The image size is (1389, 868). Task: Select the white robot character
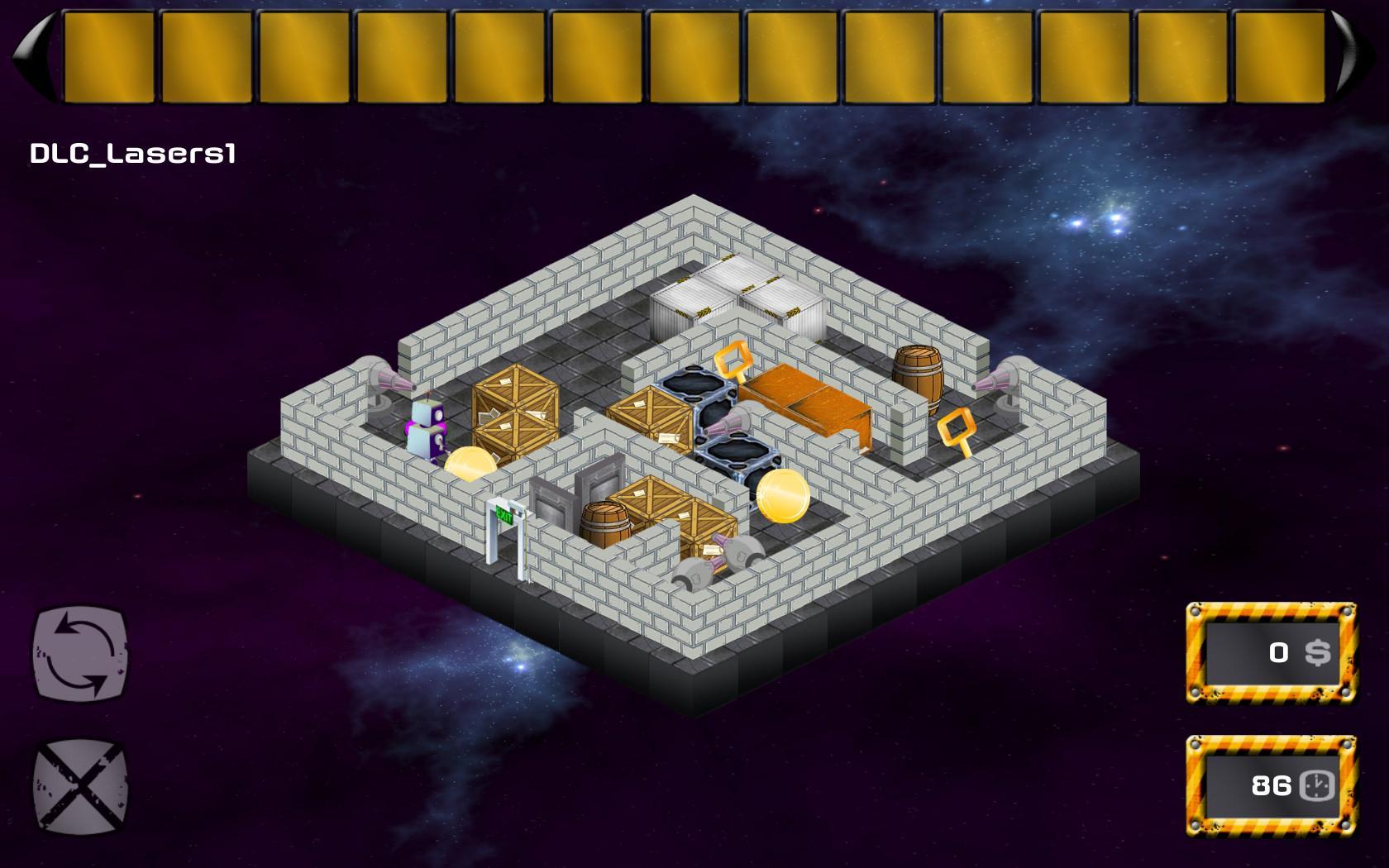click(427, 430)
